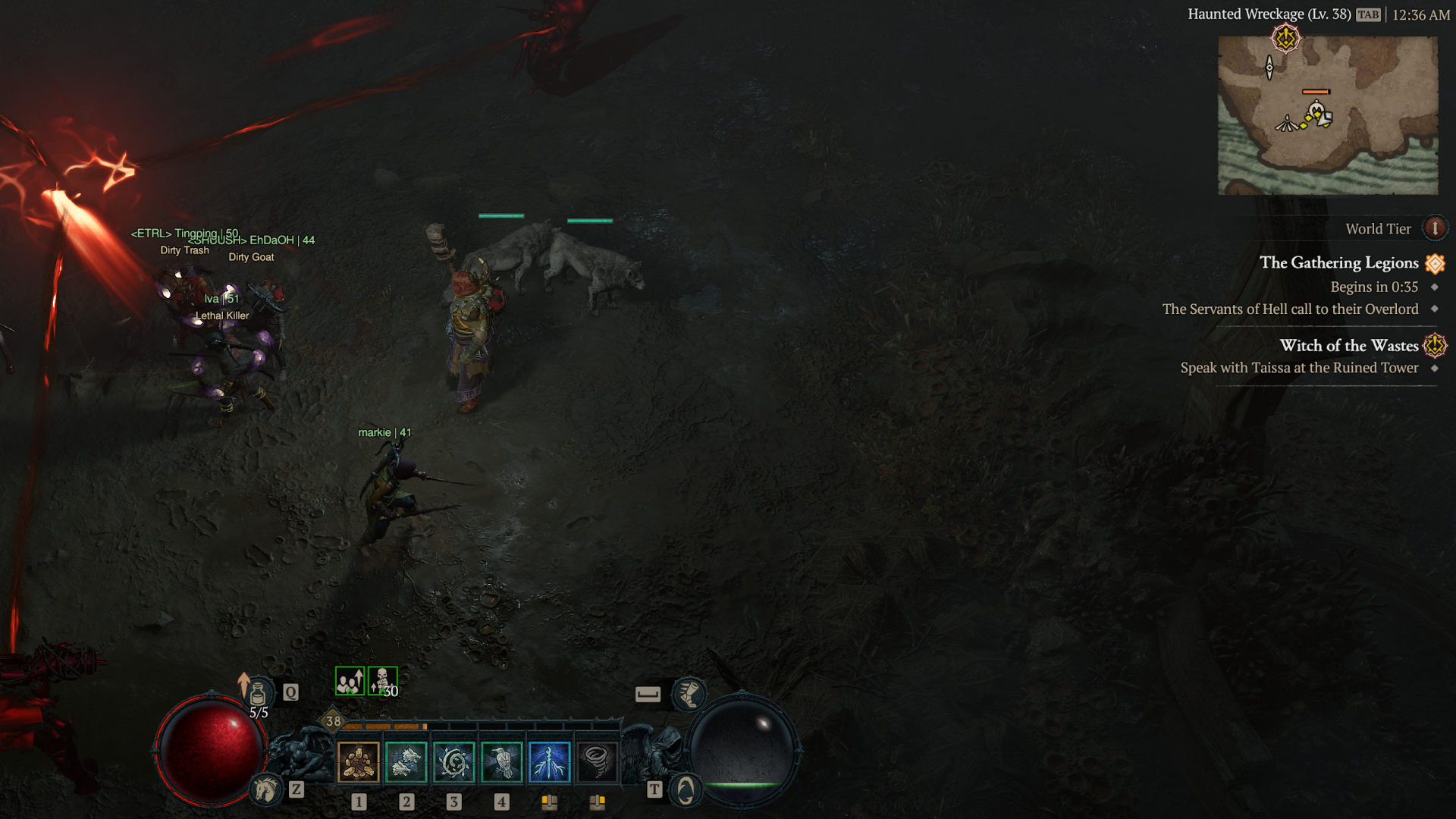Use the tornado skill on the action bar

(598, 763)
